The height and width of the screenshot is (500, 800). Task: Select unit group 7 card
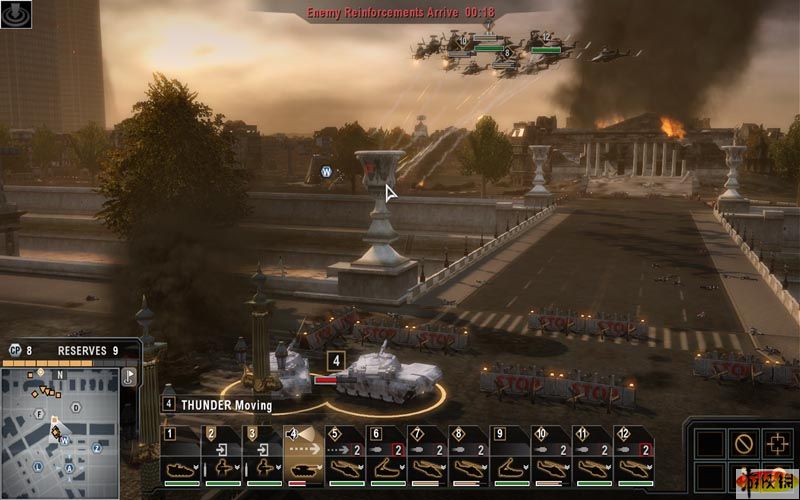(x=428, y=457)
